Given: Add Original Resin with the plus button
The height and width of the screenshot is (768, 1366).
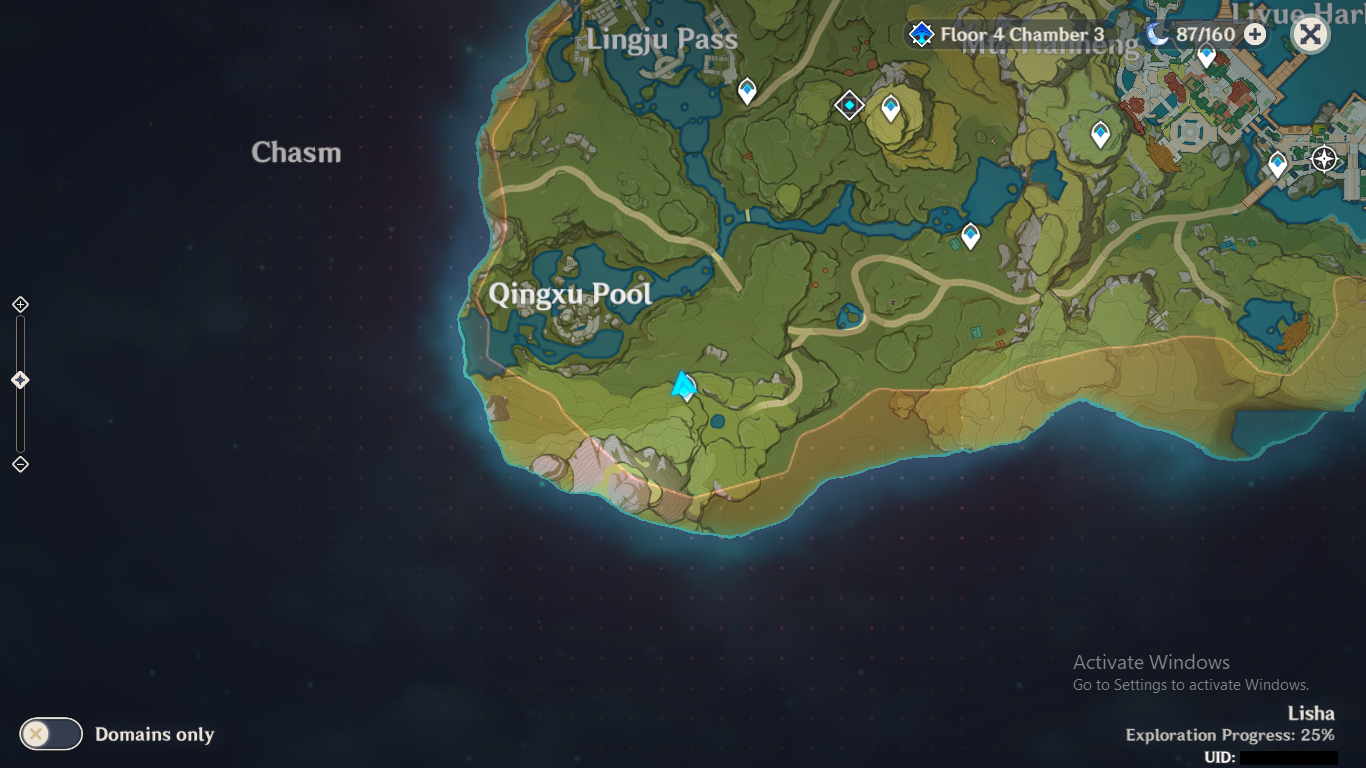Looking at the screenshot, I should point(1254,35).
